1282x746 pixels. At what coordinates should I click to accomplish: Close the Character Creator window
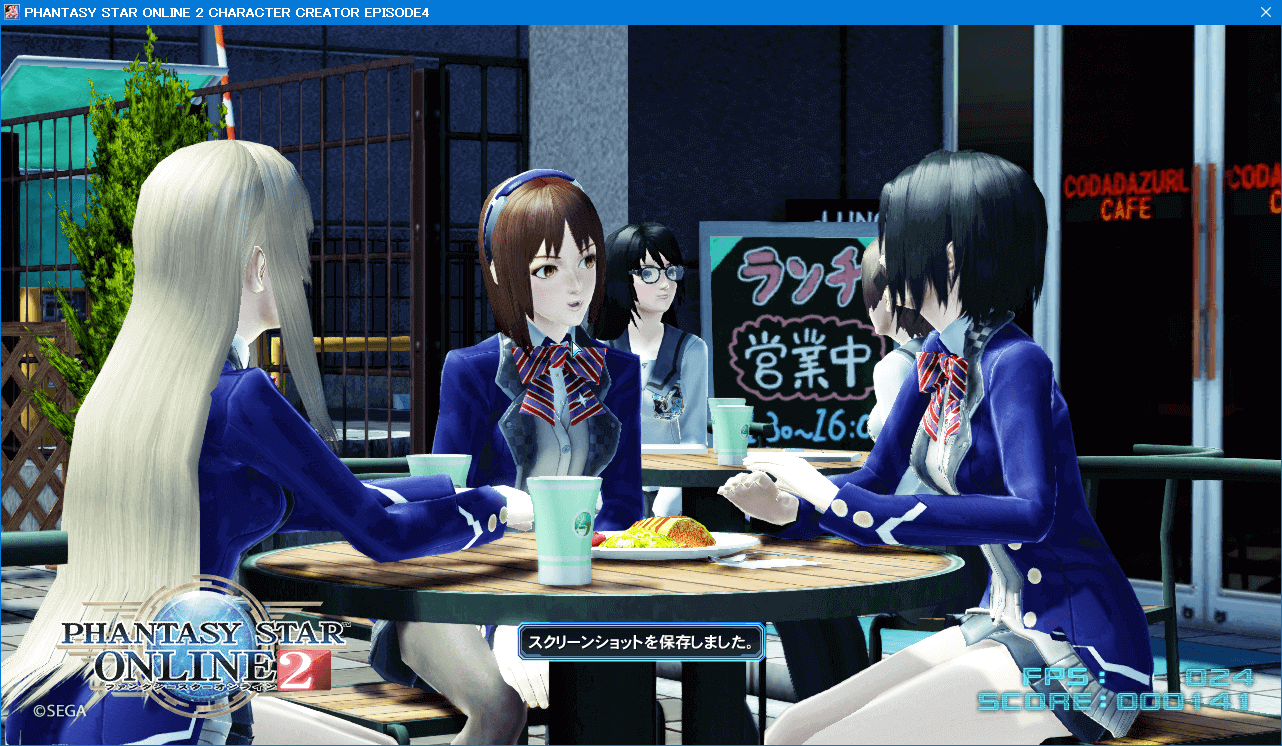click(x=1264, y=12)
